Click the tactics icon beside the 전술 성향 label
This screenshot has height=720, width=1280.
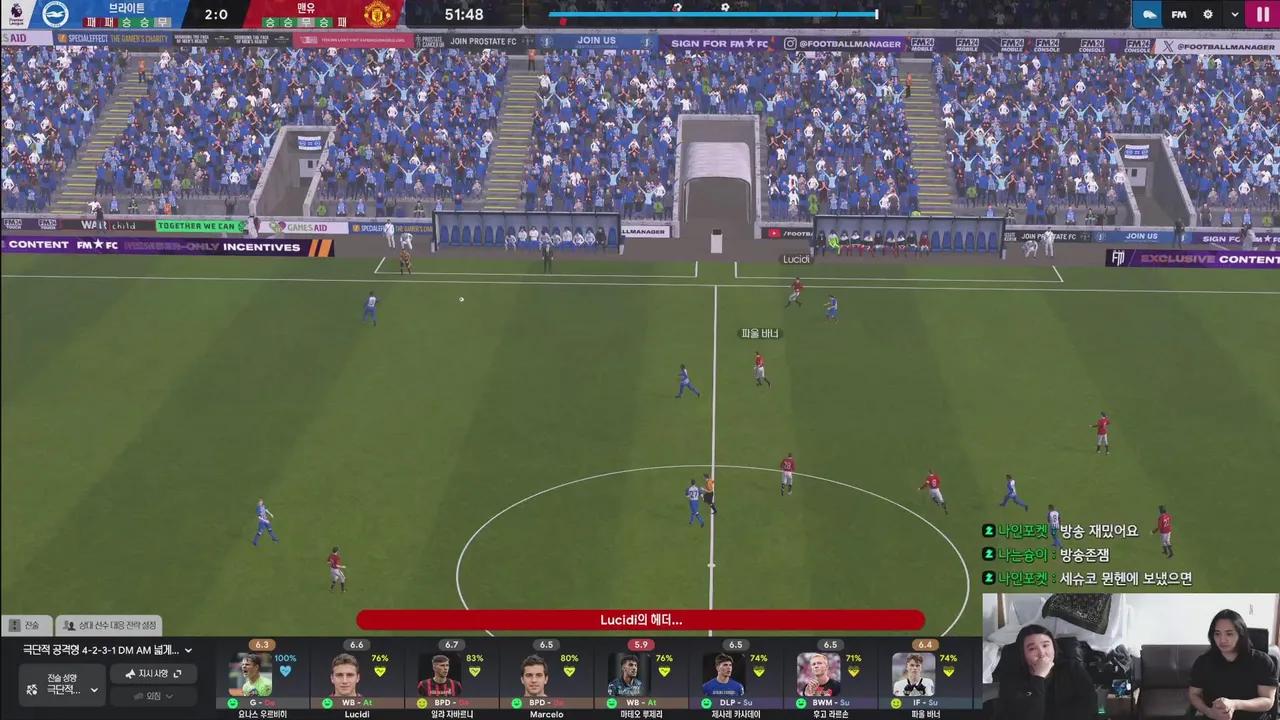click(x=31, y=689)
